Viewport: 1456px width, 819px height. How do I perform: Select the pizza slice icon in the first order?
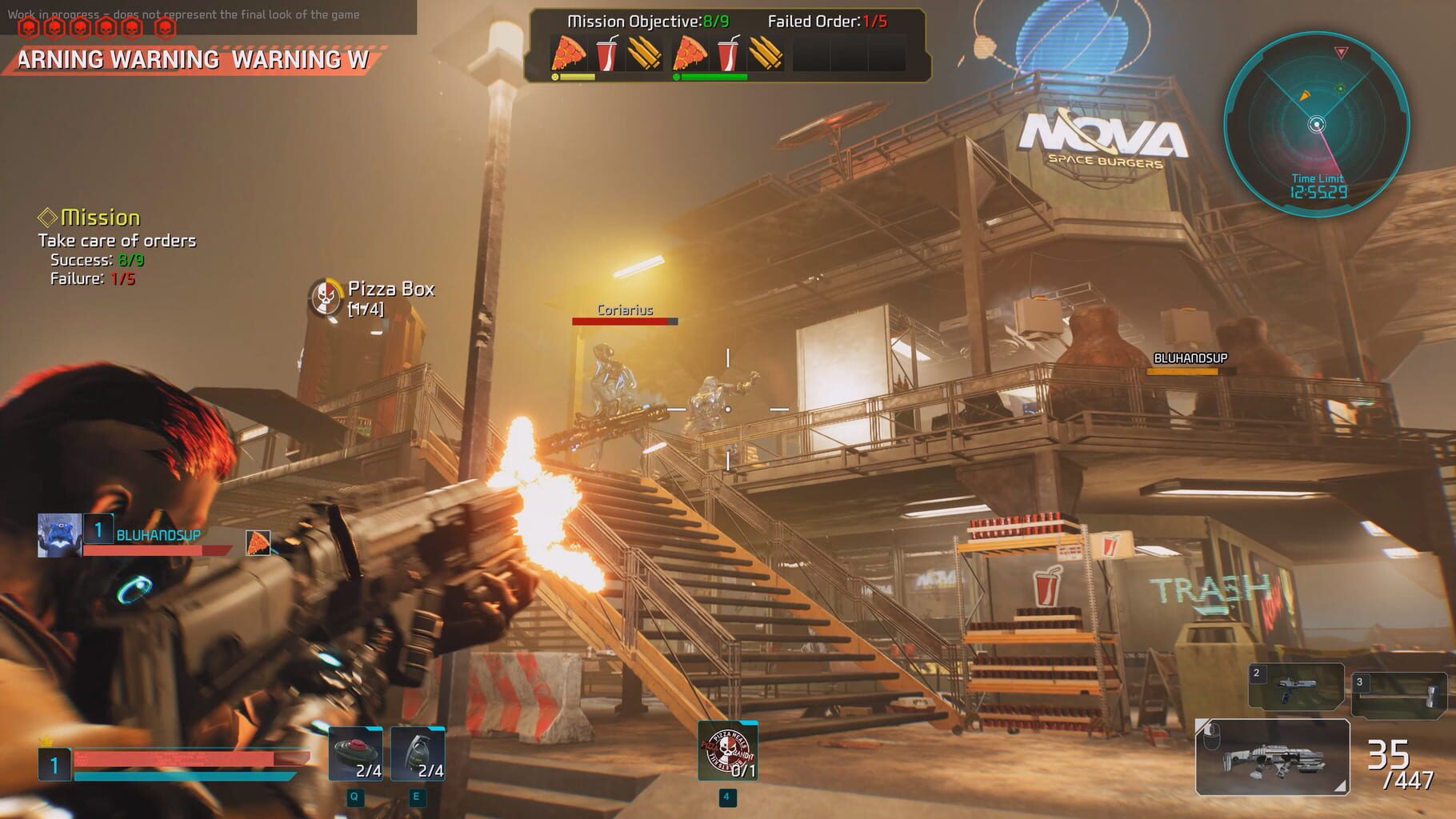coord(569,53)
